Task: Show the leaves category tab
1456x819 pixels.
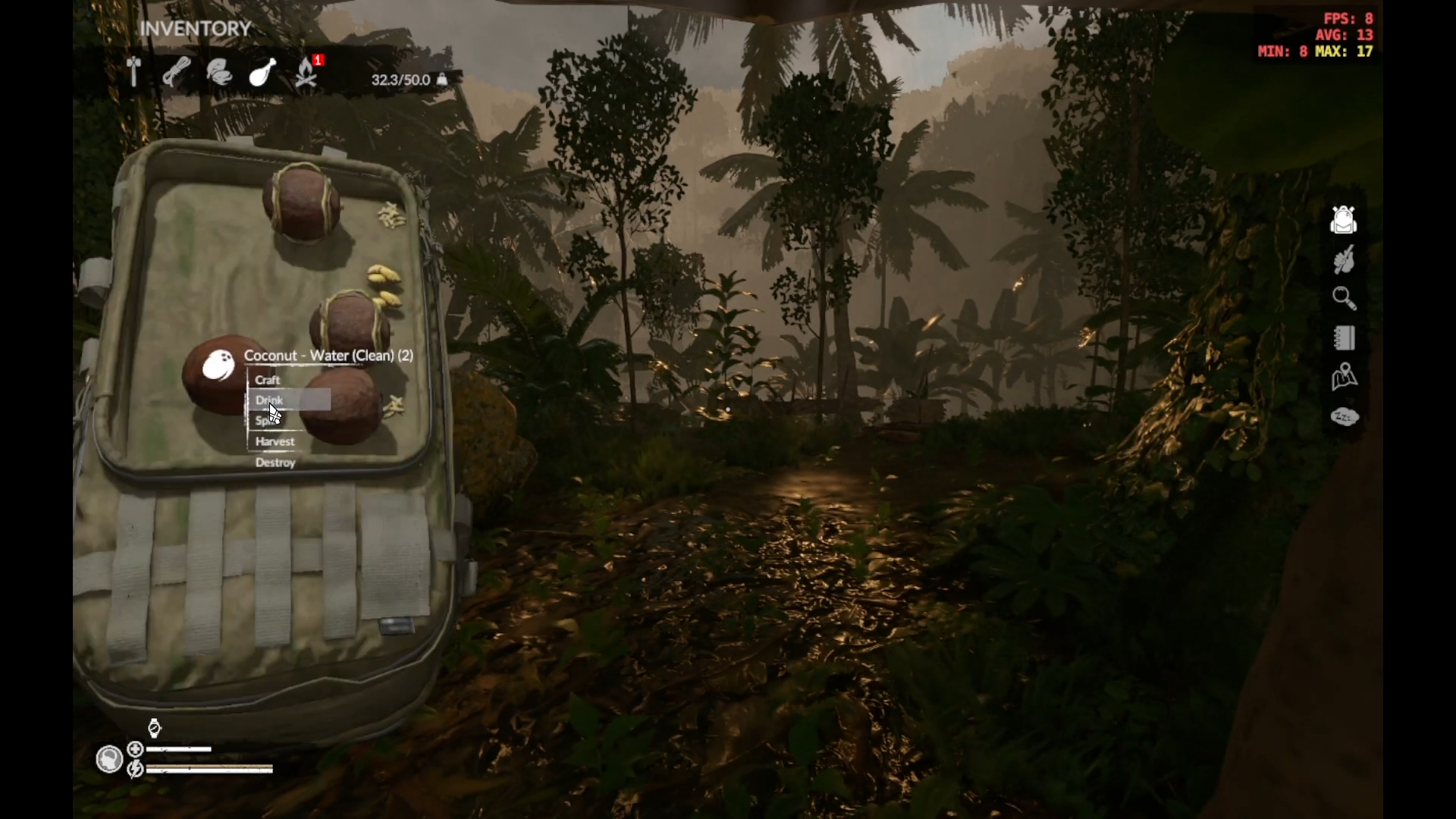Action: pos(219,73)
